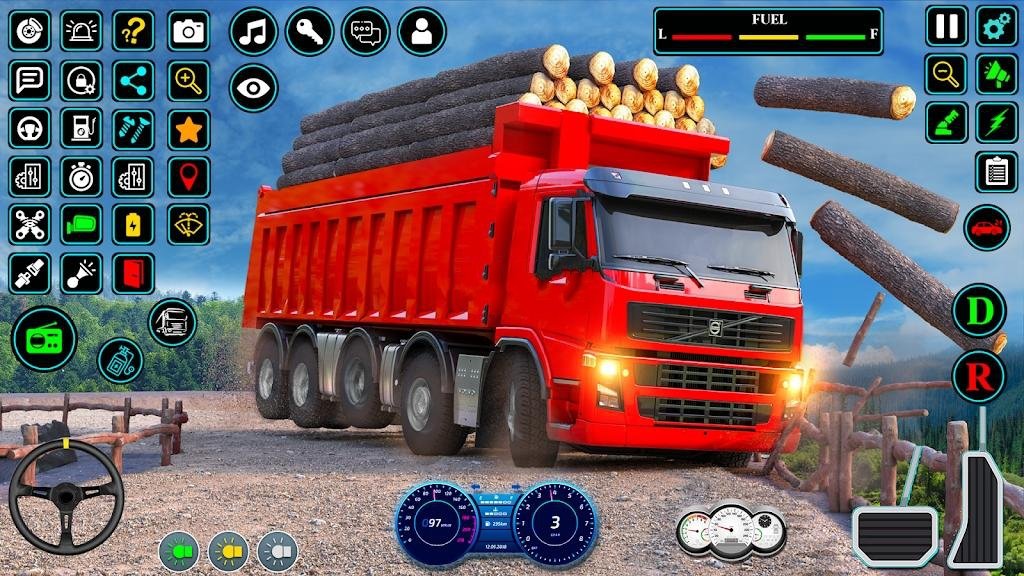The image size is (1024, 576).
Task: Shift into Drive with the D button
Action: pyautogui.click(x=978, y=311)
